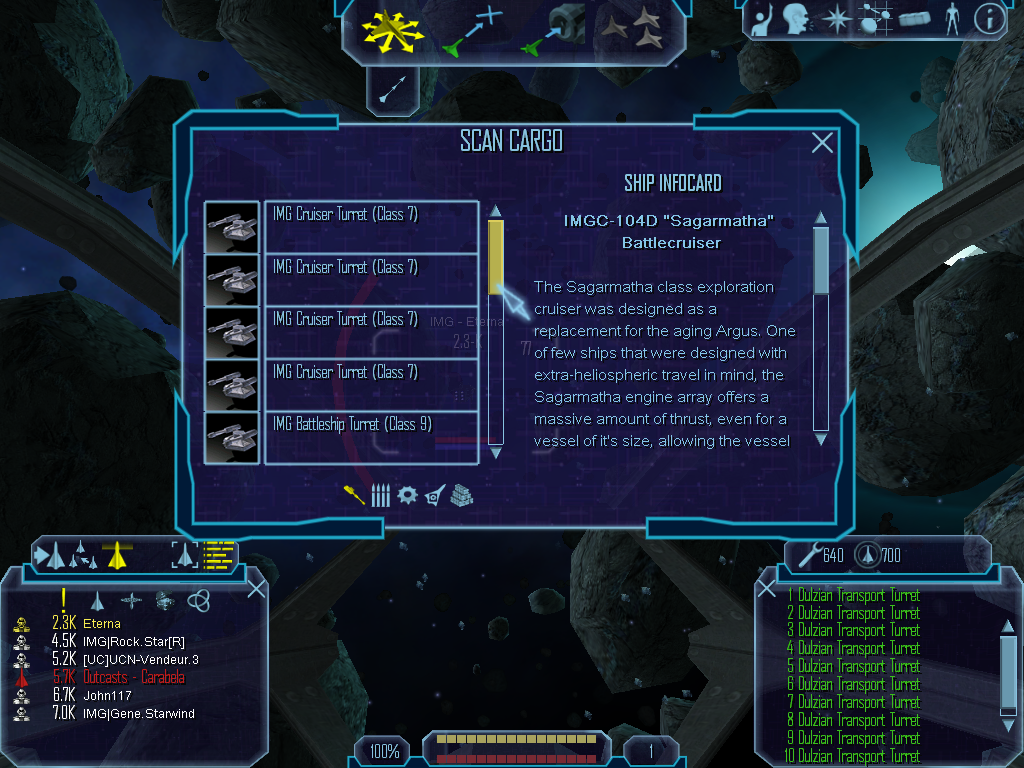Open the nav map star icon
This screenshot has width=1024, height=768.
pos(835,18)
